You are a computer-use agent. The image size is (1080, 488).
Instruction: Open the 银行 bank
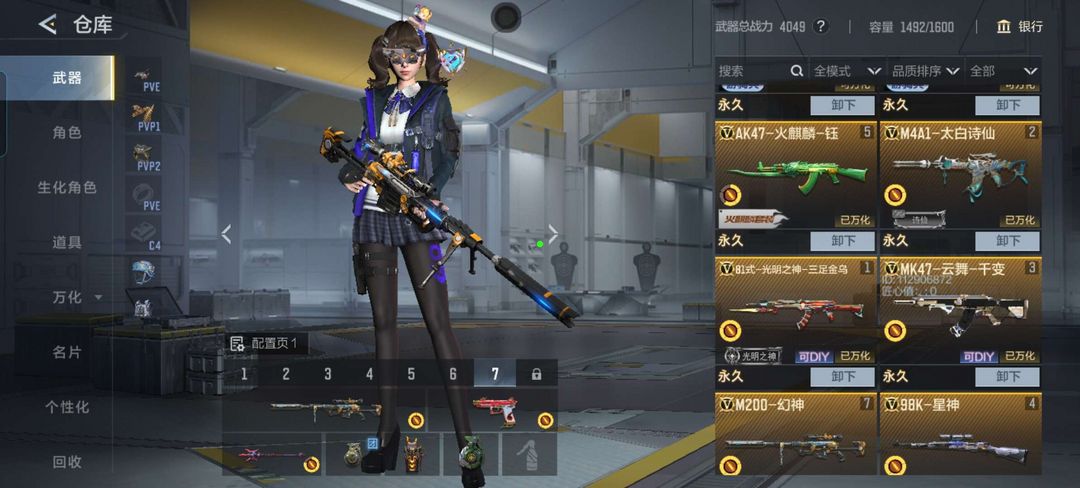coord(1019,27)
